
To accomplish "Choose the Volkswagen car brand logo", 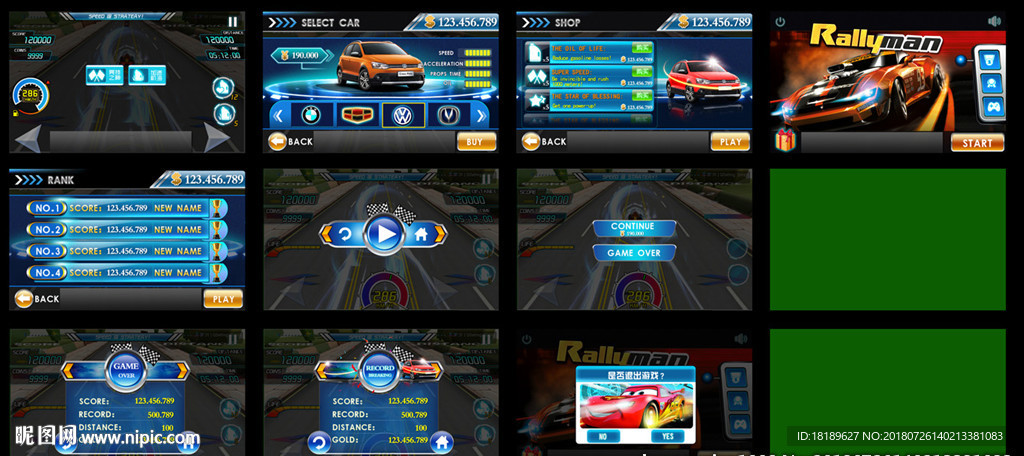I will point(403,114).
